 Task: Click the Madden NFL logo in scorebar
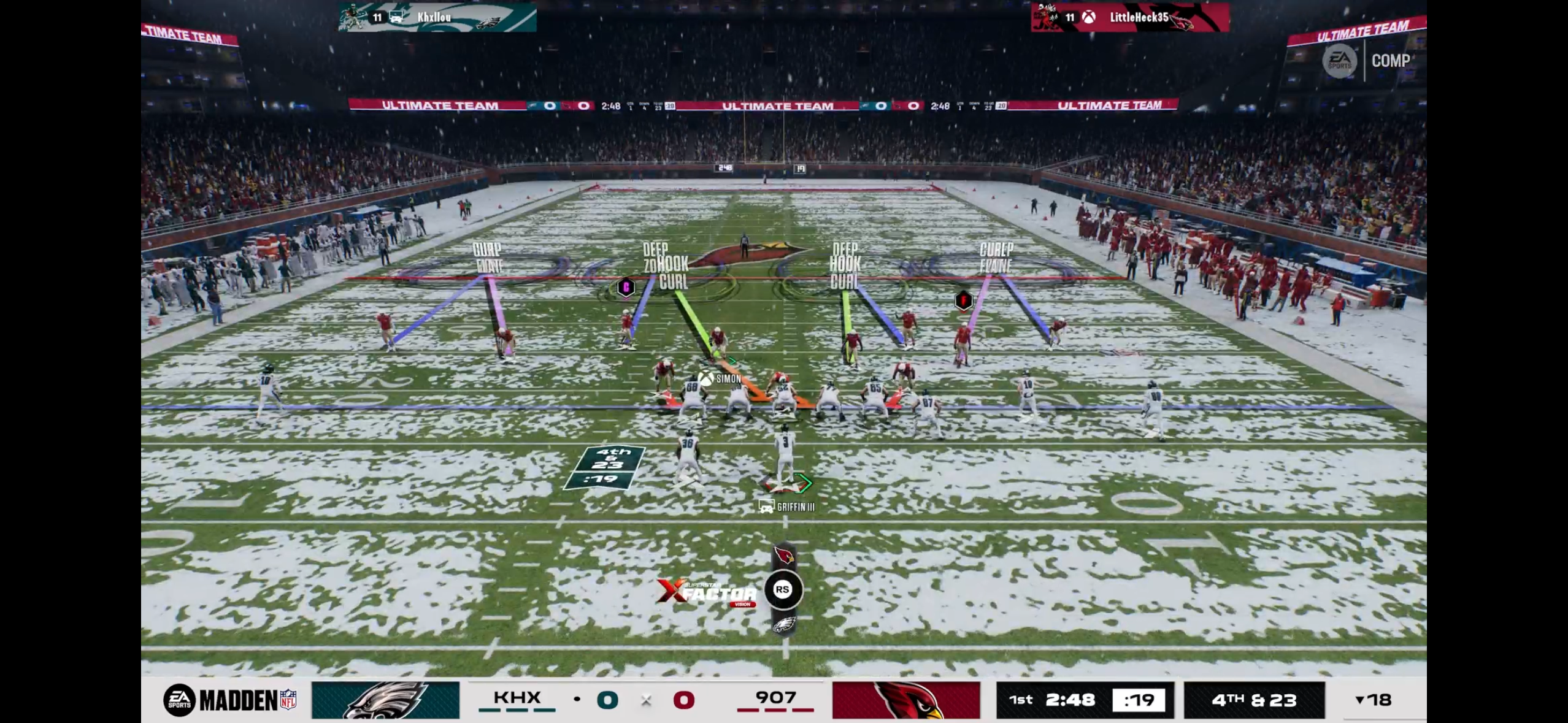coord(230,700)
